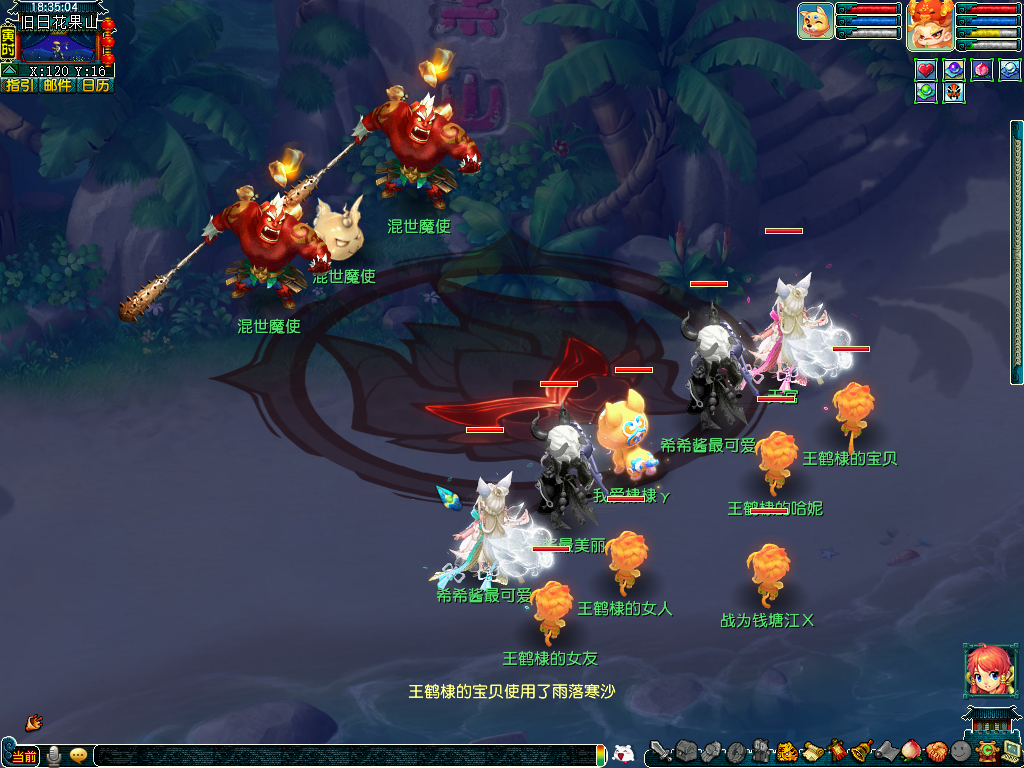
Task: Click the green orb buff icon
Action: [926, 93]
